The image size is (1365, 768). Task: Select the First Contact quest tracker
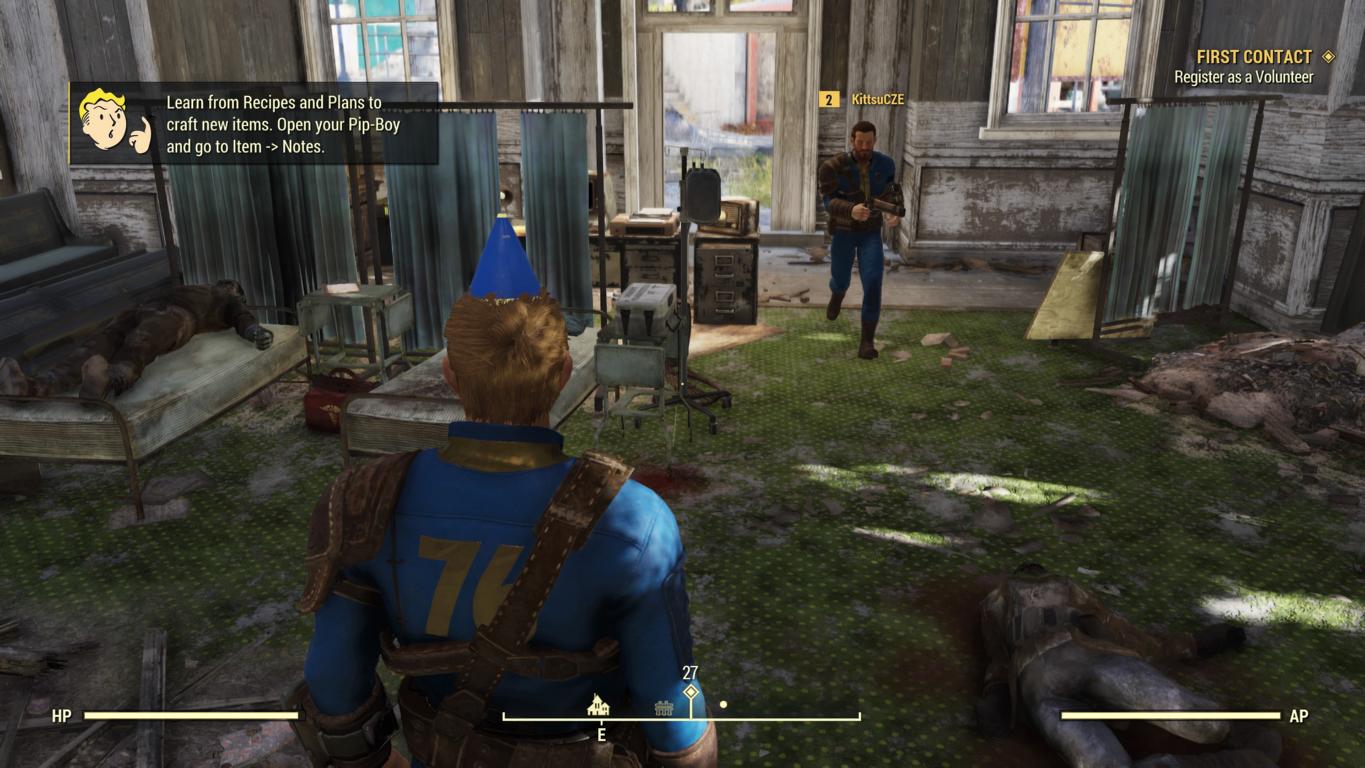[1255, 58]
